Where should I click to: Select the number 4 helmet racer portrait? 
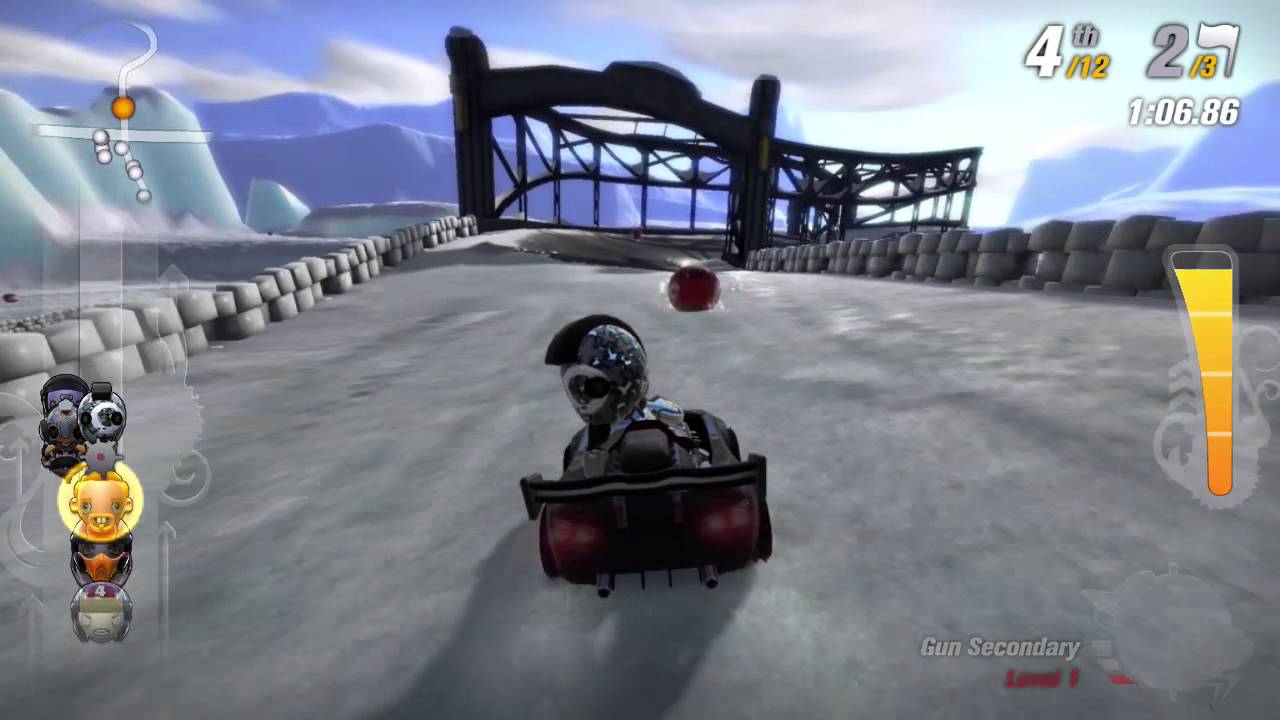point(99,610)
